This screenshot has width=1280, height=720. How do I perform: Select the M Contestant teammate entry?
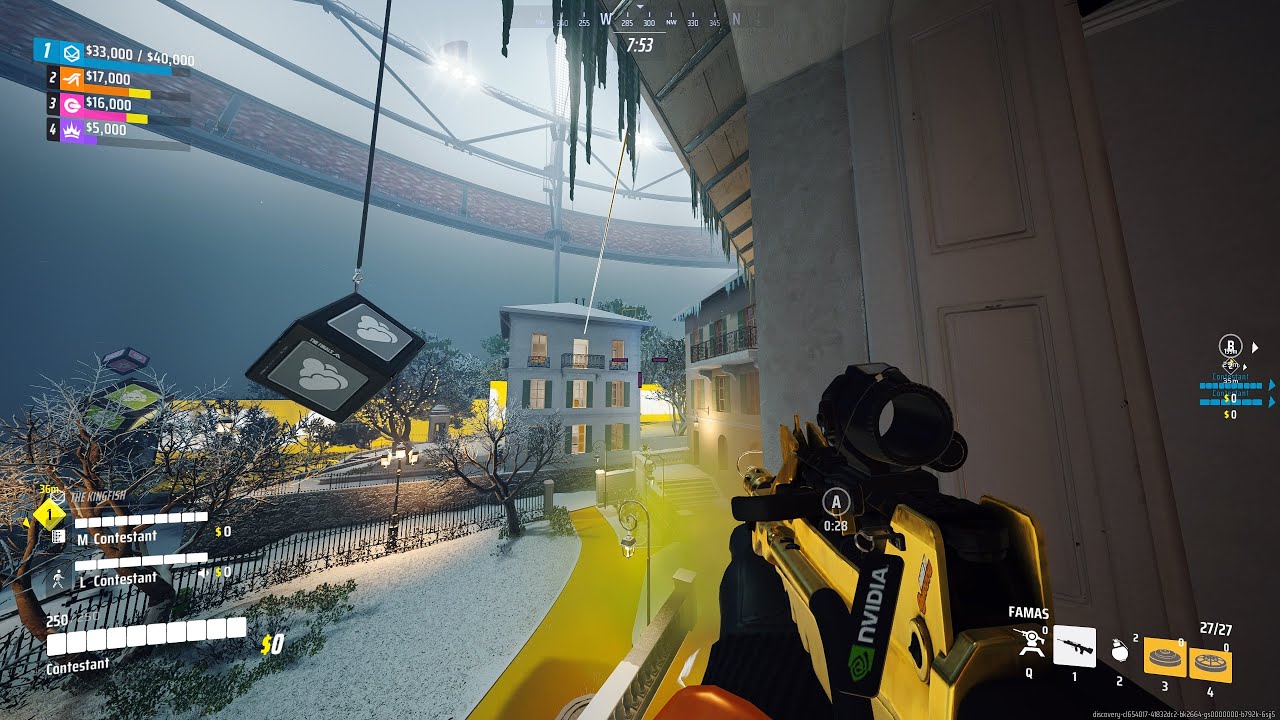117,537
